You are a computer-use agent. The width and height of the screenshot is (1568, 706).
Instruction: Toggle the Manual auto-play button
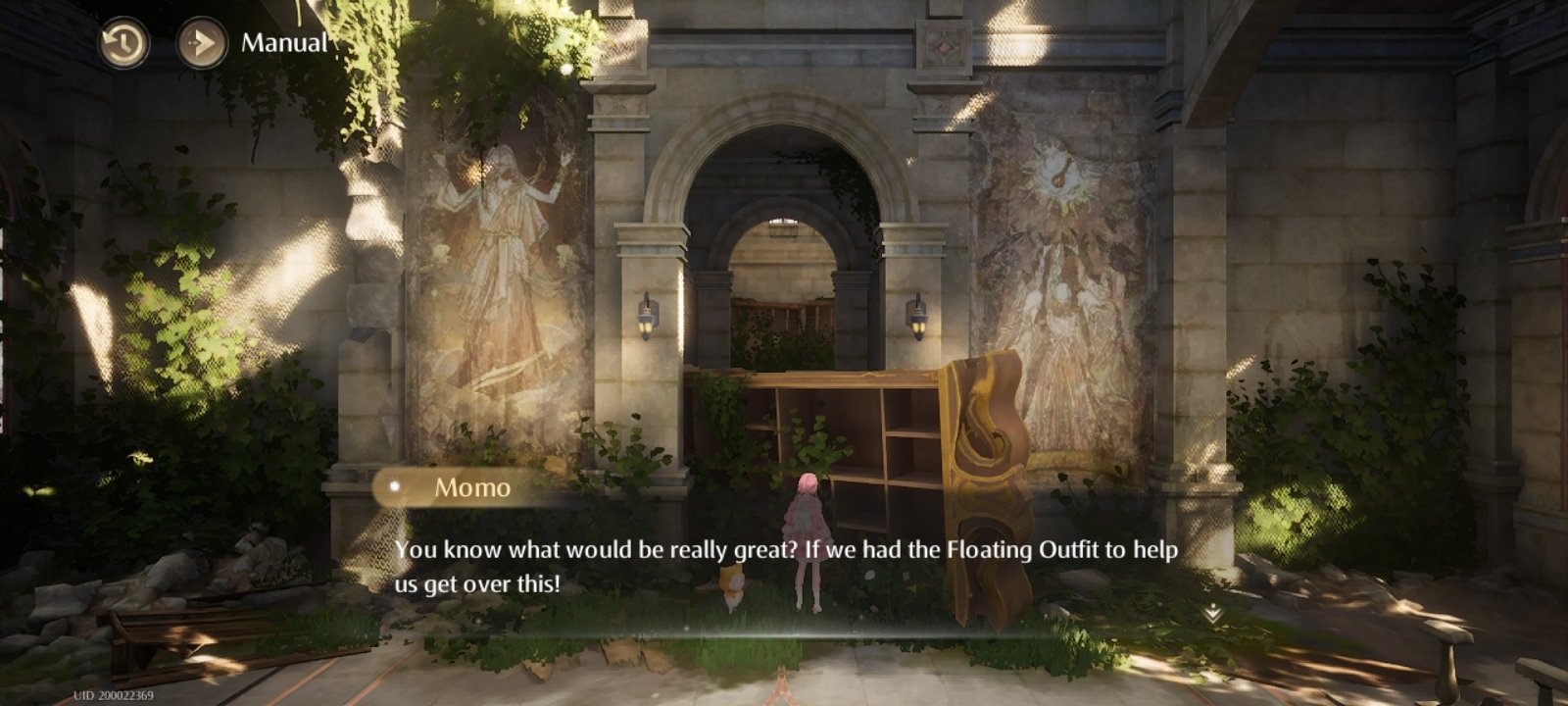click(202, 44)
